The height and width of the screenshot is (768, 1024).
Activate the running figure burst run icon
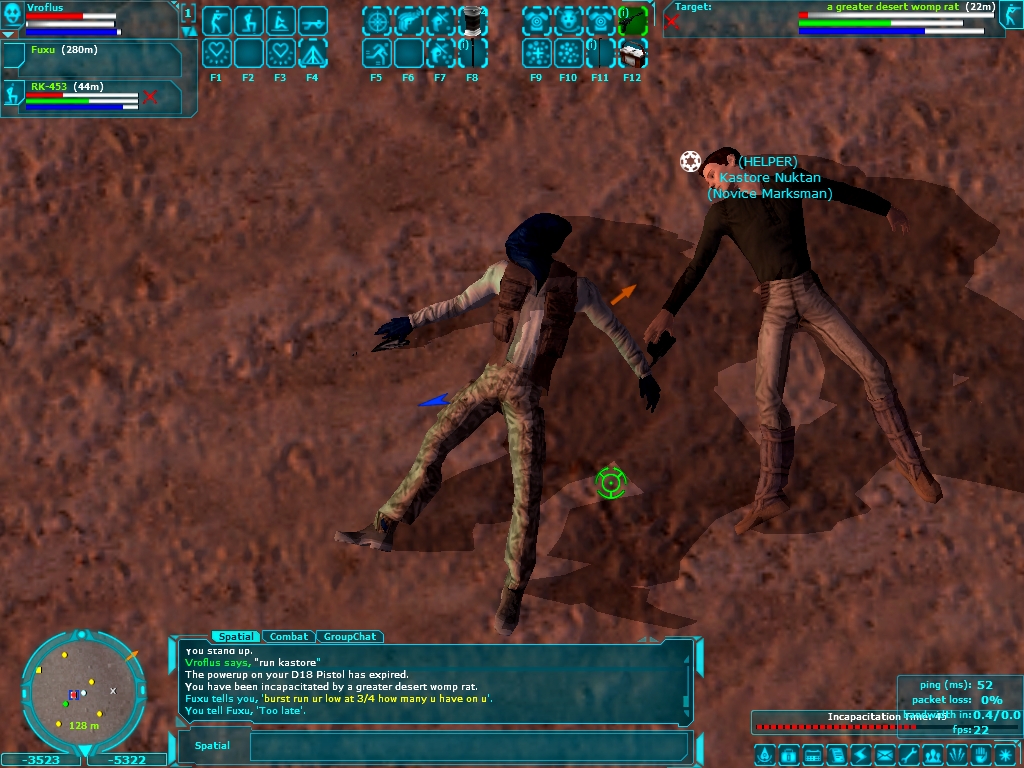point(376,53)
